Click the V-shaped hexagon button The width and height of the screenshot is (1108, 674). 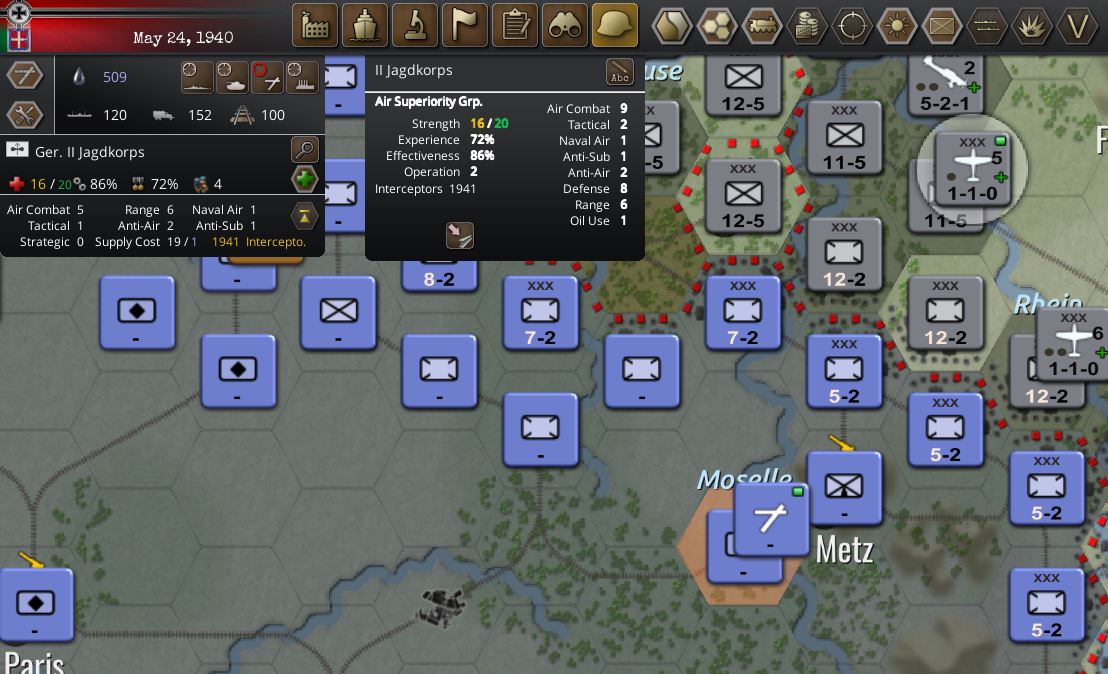pos(1077,25)
